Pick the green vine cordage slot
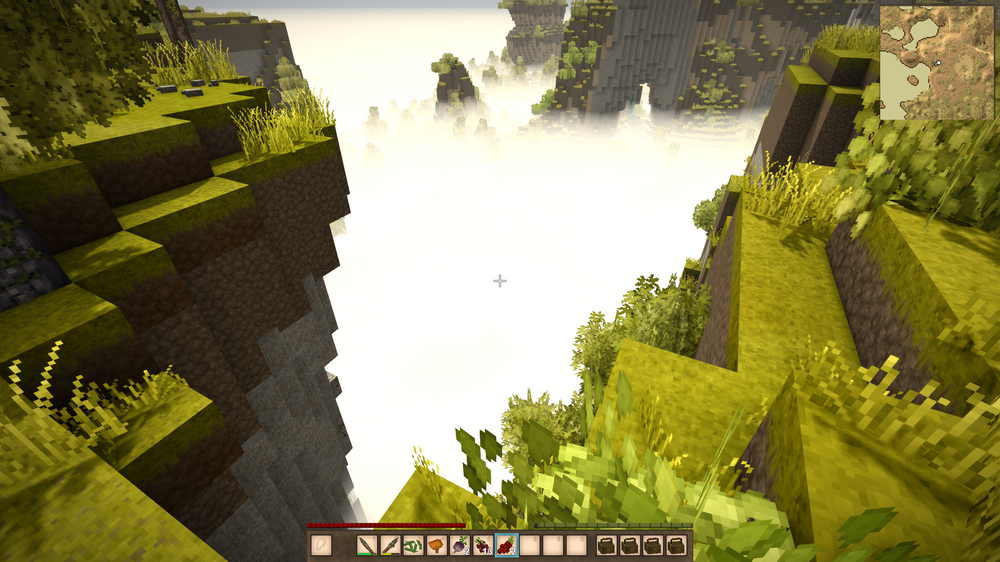1000x562 pixels. click(x=414, y=545)
